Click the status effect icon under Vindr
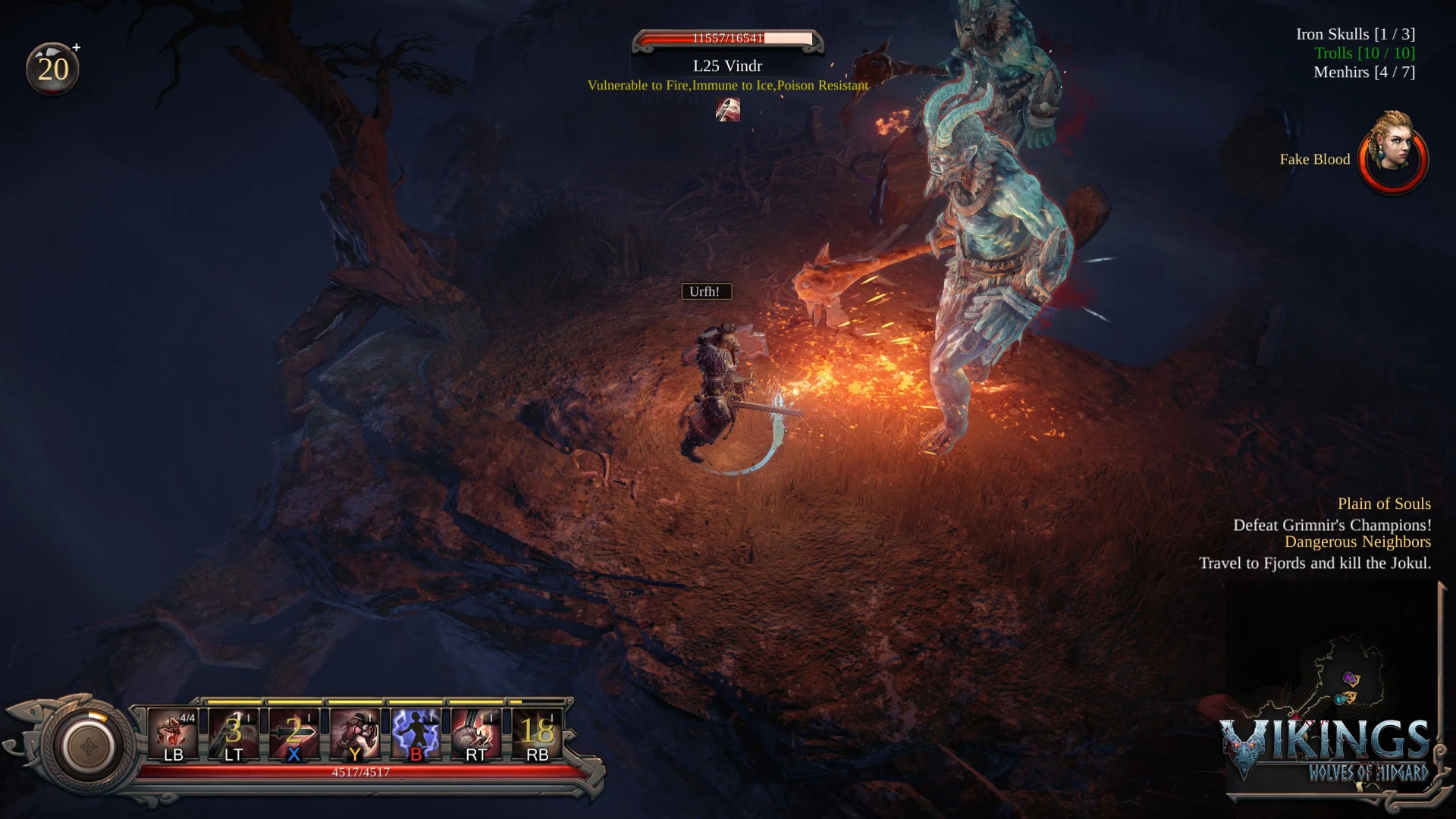 pos(728,110)
